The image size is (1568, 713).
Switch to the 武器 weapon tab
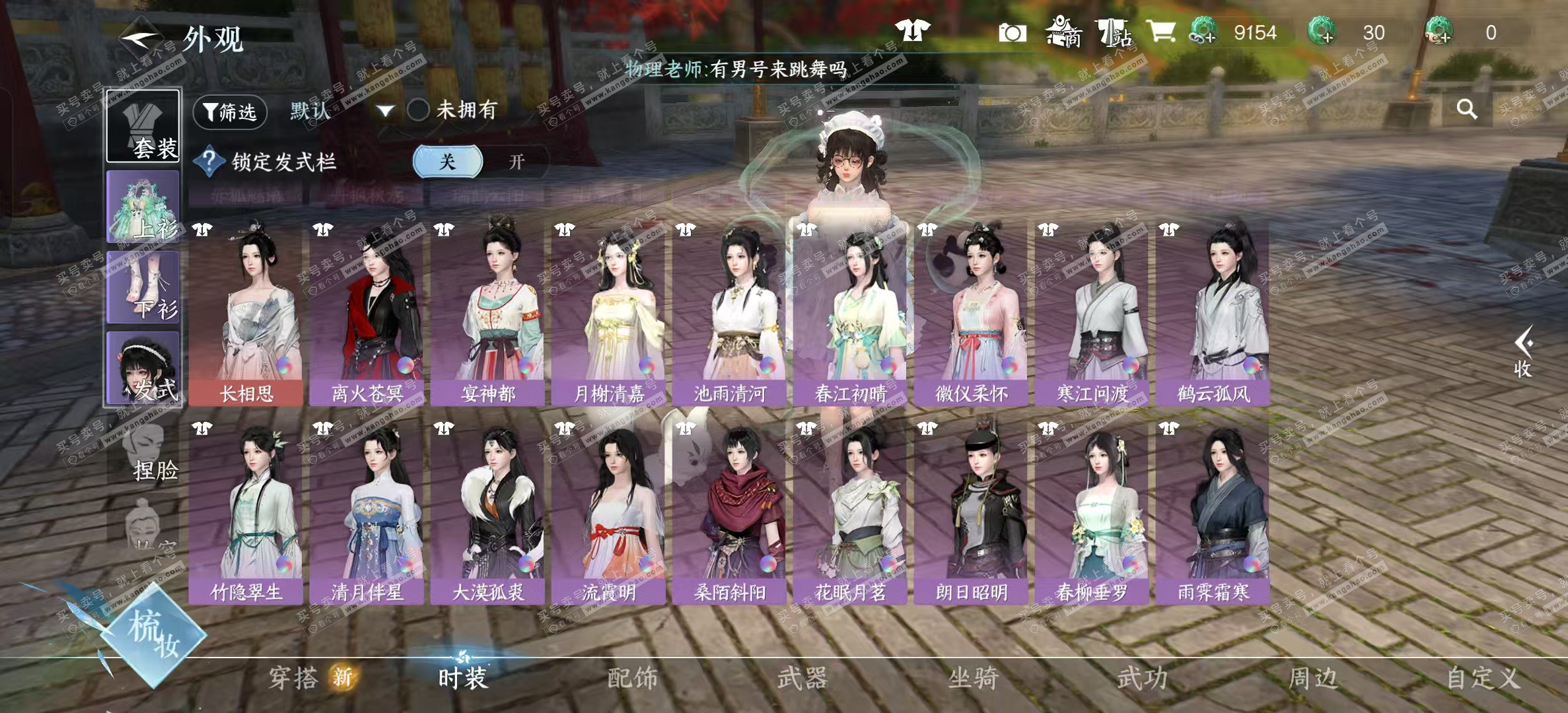802,678
